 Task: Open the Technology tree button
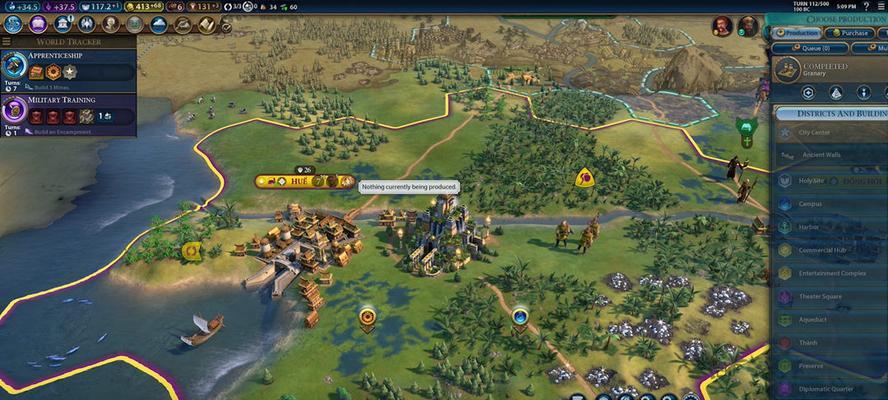tap(12, 24)
